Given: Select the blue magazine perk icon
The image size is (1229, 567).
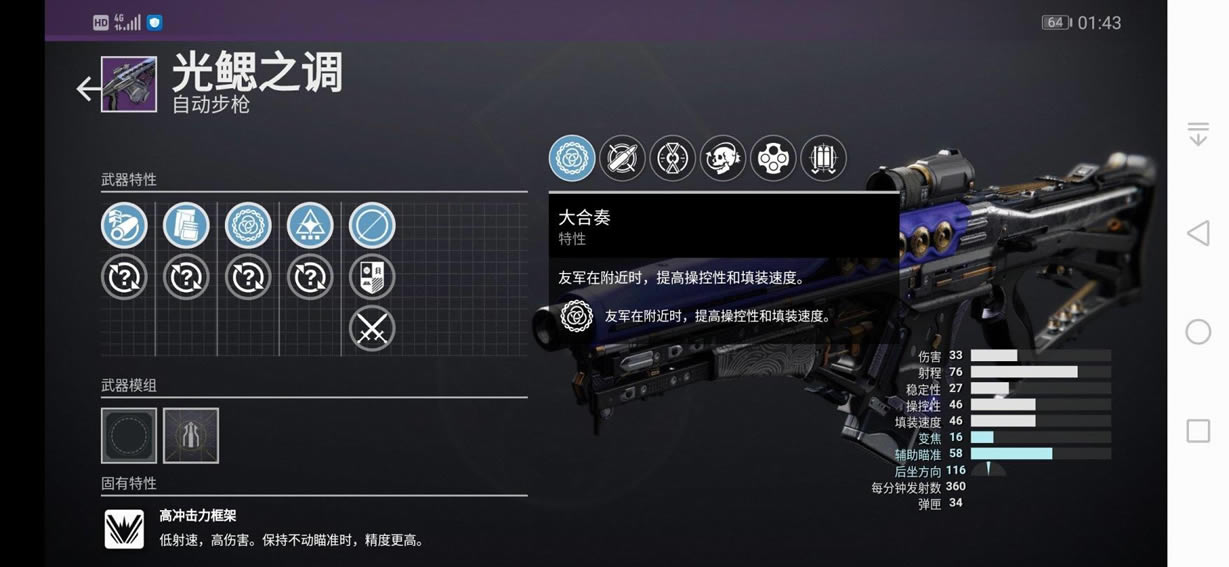Looking at the screenshot, I should coord(186,226).
